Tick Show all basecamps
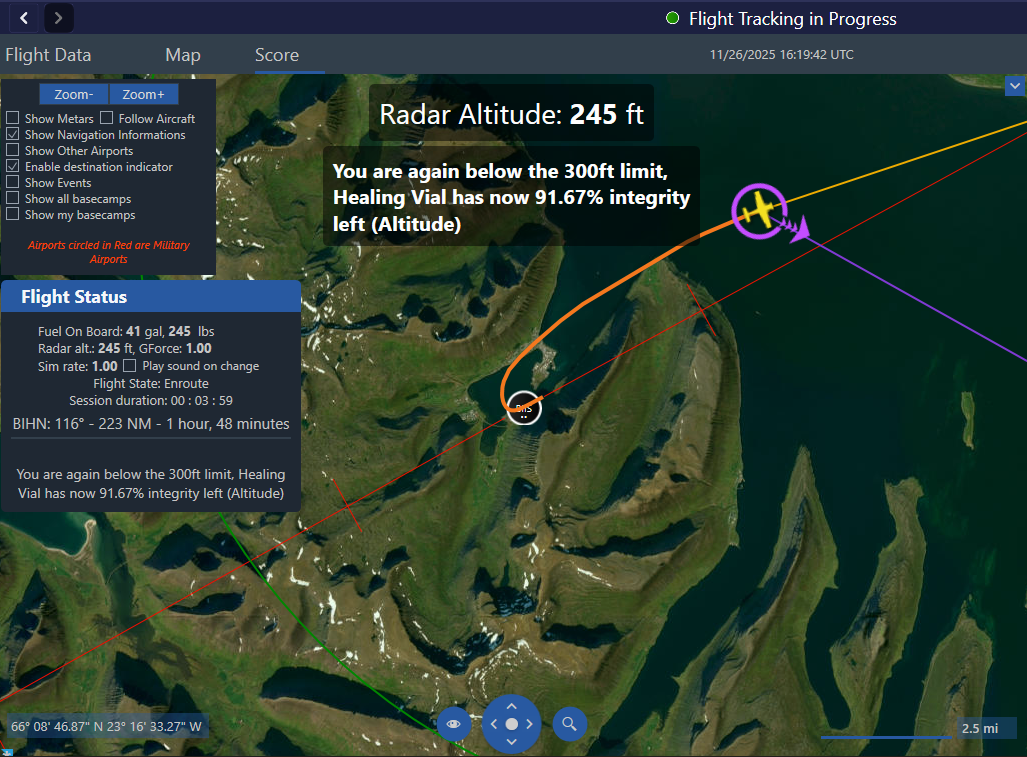1027x757 pixels. (13, 199)
